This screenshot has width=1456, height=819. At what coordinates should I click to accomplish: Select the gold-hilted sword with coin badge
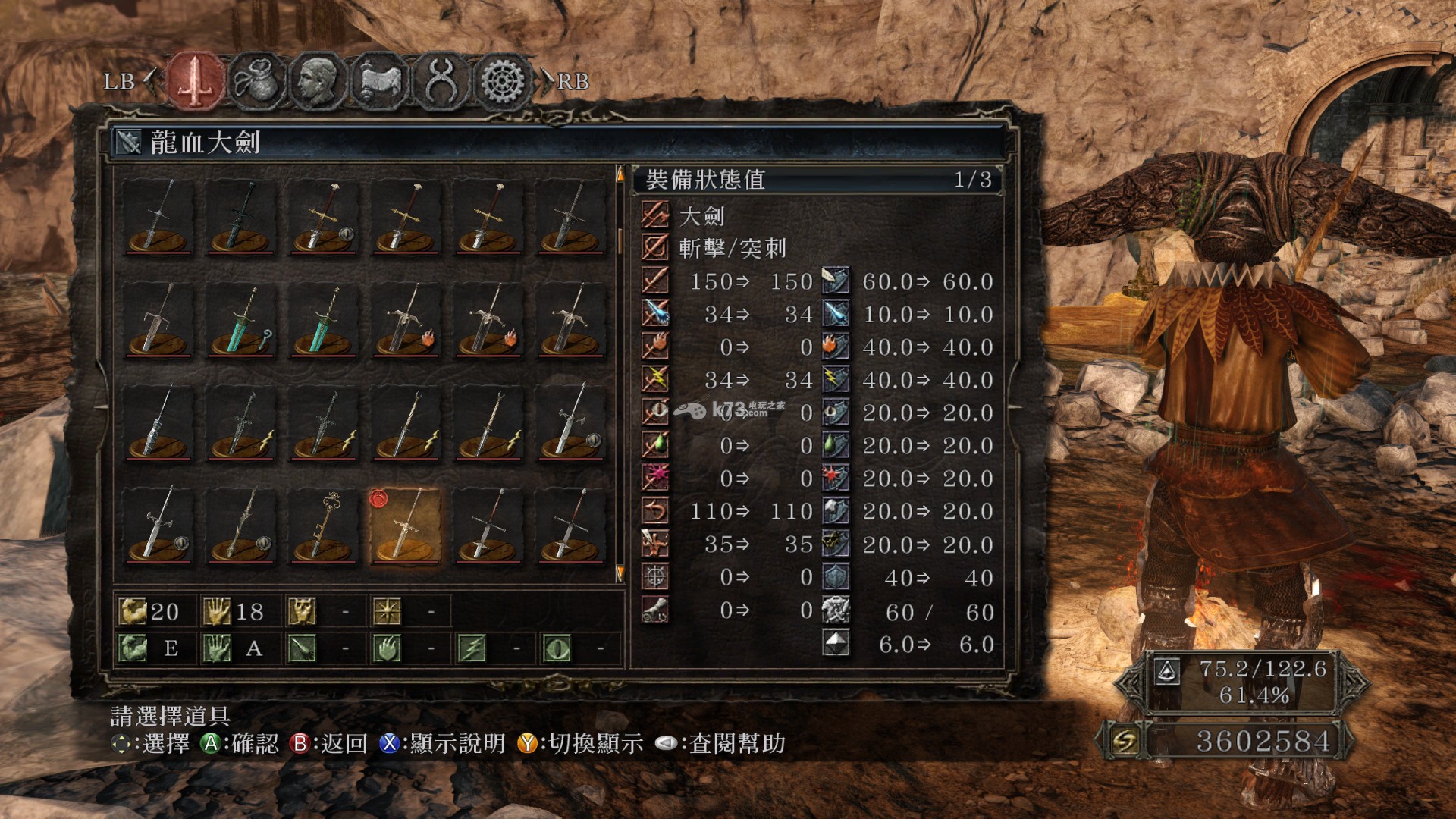click(324, 217)
